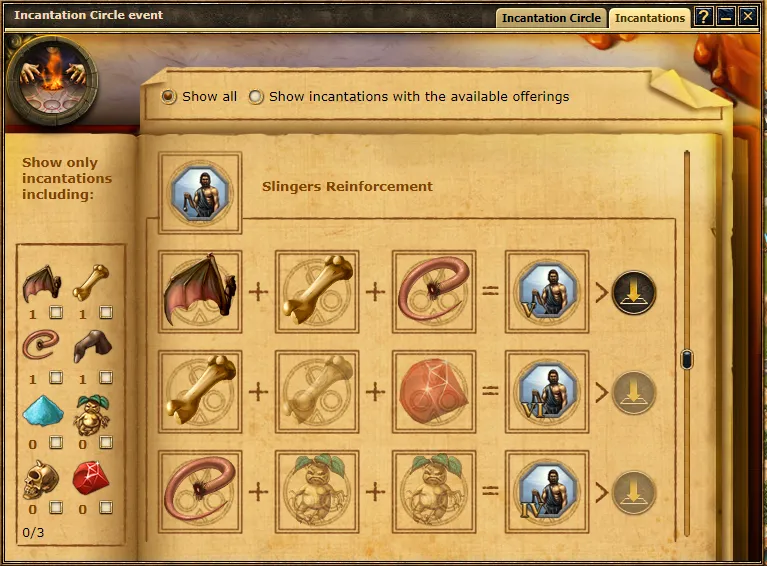Screen dimensions: 767x566
Task: Open the Incantations tab
Action: (650, 17)
